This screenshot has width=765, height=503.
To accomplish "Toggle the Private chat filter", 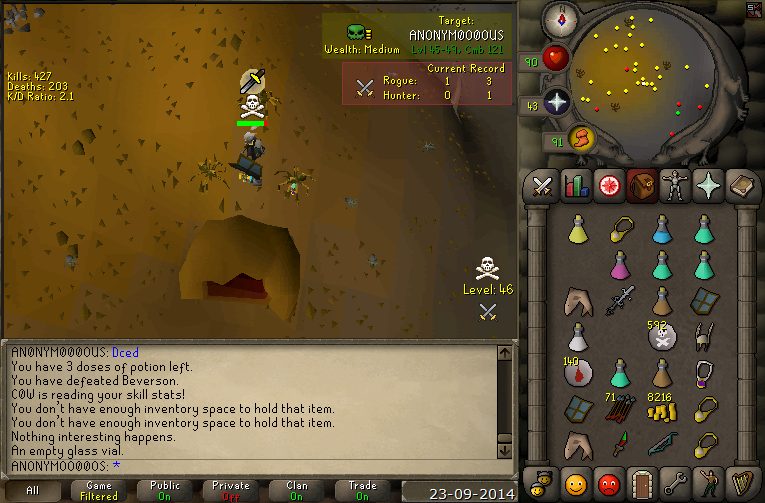I will point(231,491).
